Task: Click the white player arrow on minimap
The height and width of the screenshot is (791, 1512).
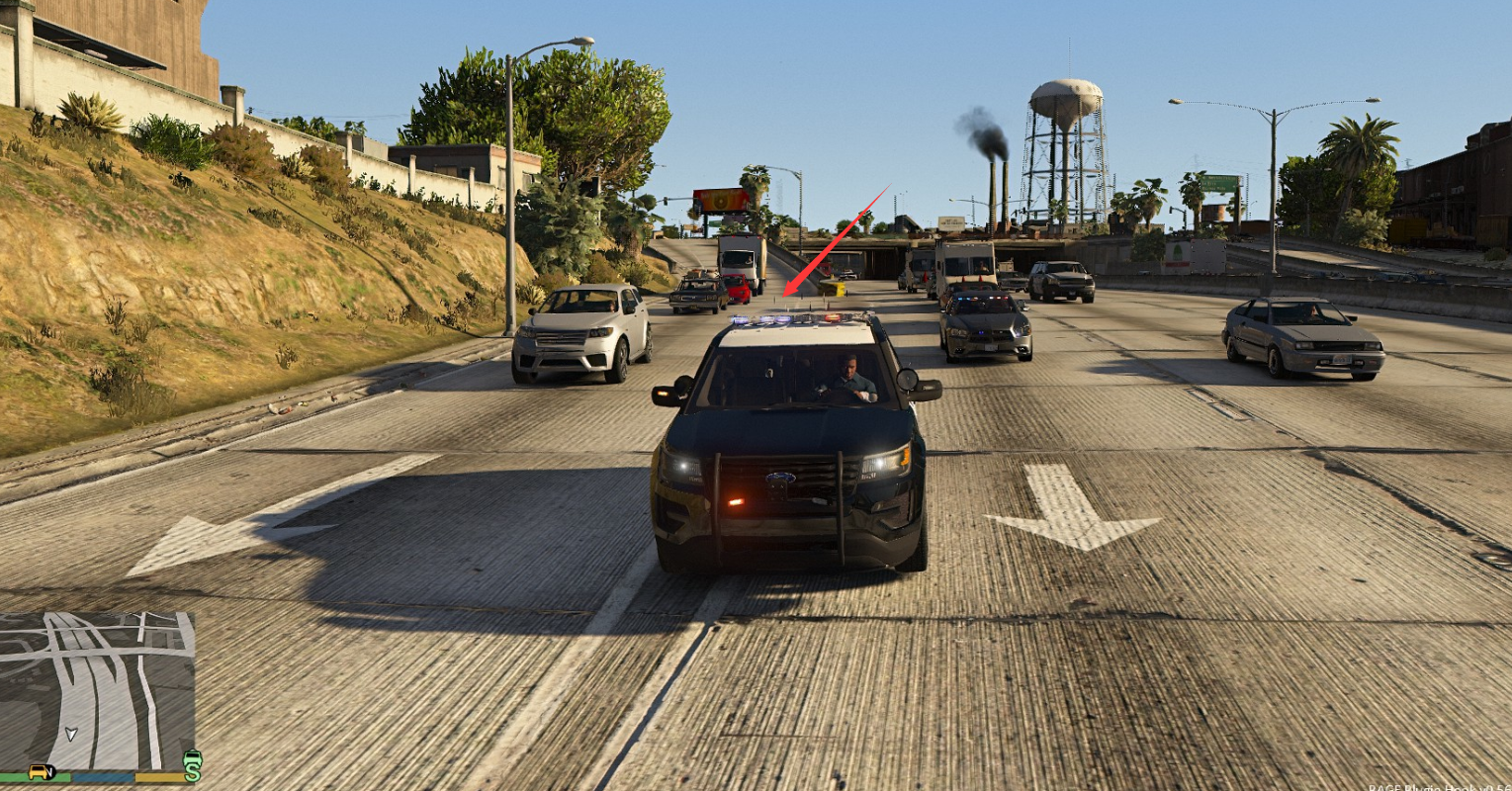Action: 70,734
